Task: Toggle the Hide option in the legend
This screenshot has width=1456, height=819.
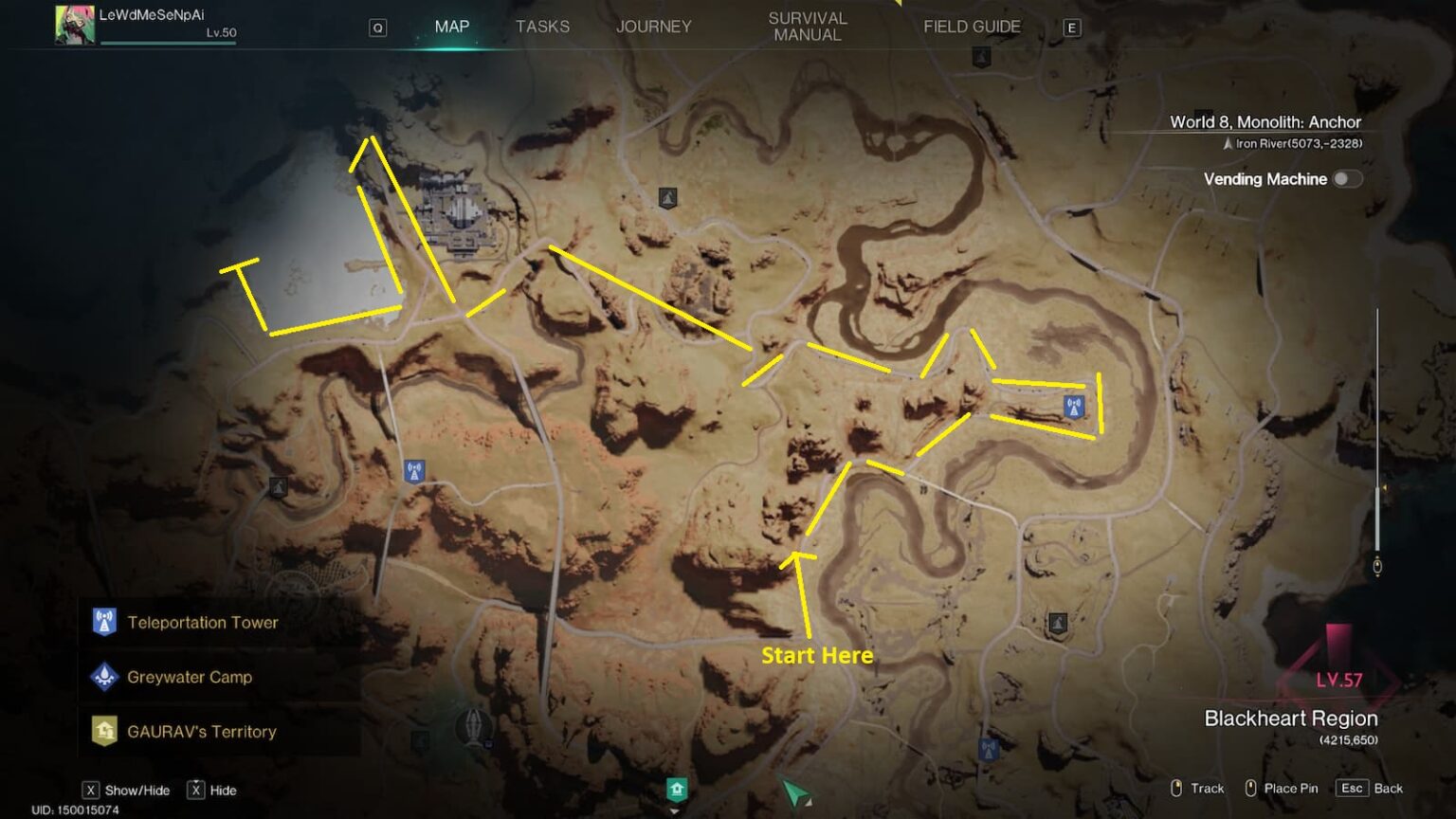Action: click(x=196, y=789)
